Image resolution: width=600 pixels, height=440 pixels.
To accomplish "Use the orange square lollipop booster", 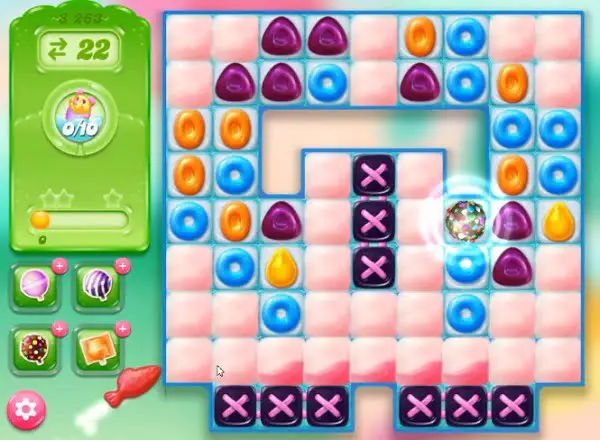I will [x=97, y=348].
